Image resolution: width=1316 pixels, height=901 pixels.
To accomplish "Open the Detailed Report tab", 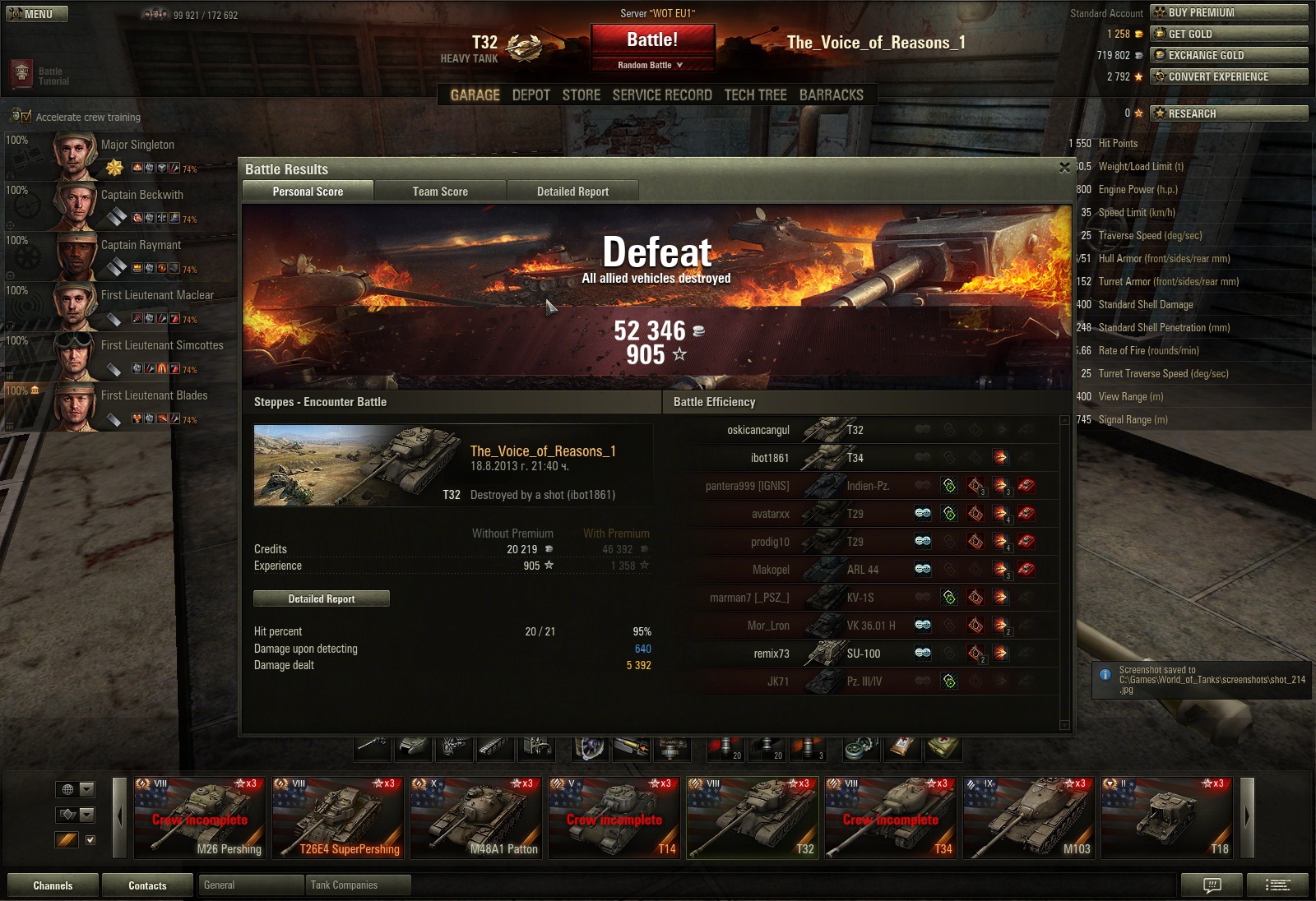I will (572, 192).
